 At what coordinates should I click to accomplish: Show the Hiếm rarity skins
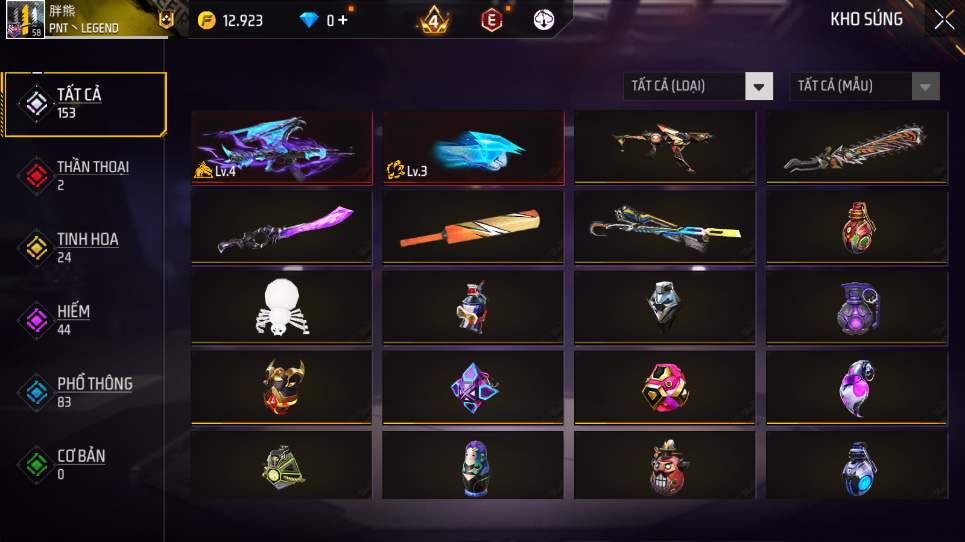click(84, 319)
